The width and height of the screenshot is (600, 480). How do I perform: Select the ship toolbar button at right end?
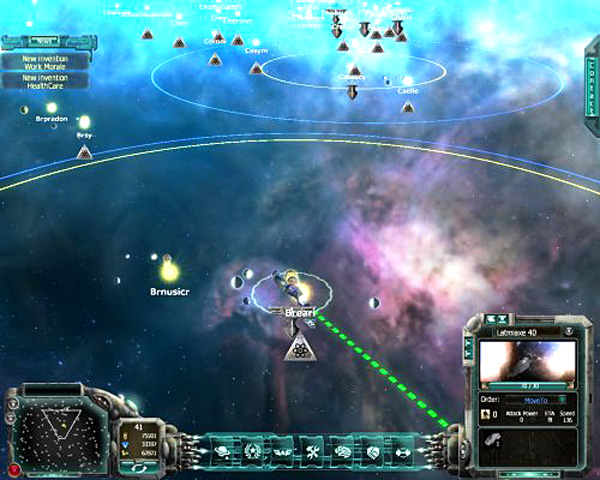pos(401,450)
